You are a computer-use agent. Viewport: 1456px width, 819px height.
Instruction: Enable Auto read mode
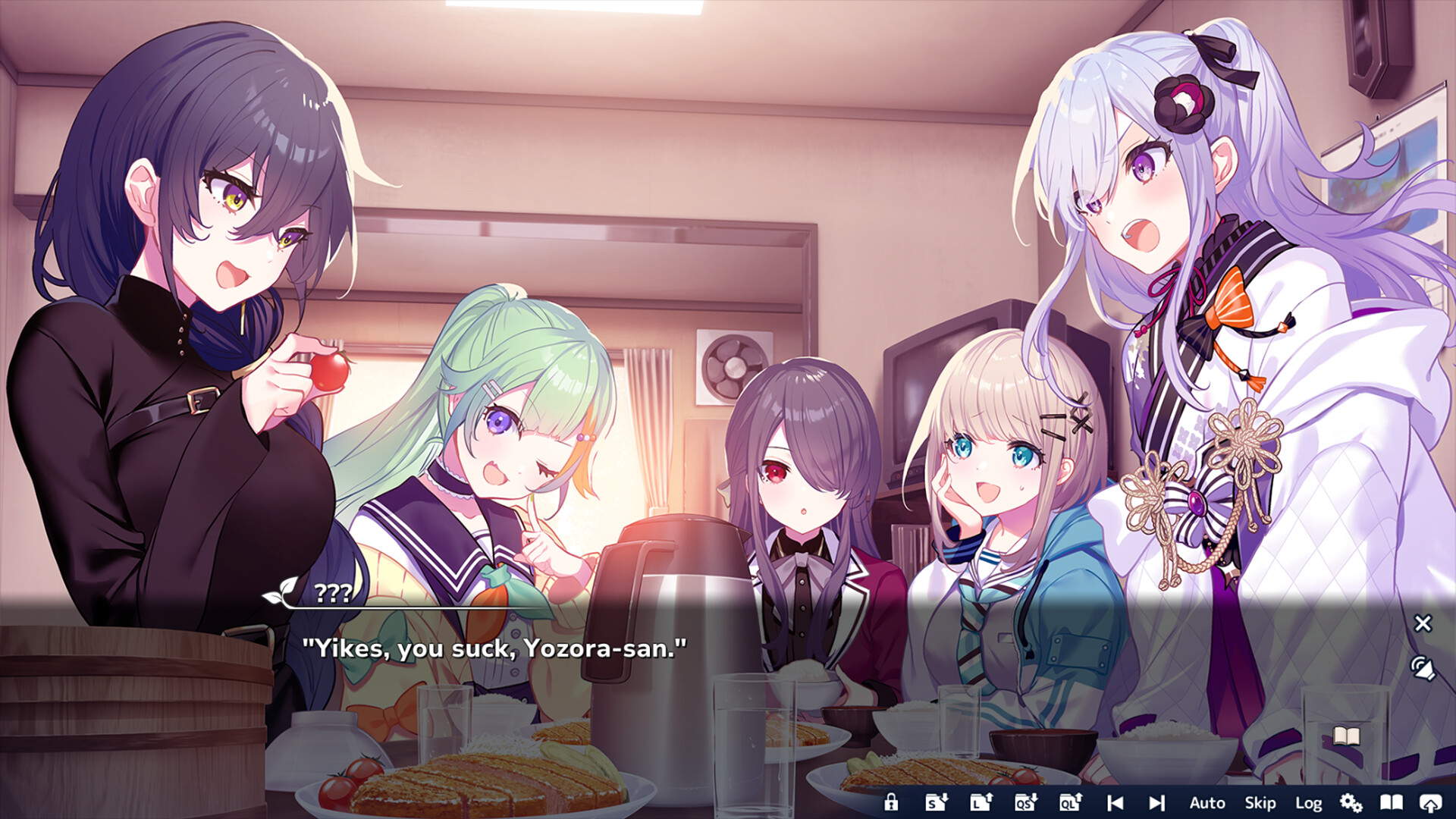pos(1207,802)
